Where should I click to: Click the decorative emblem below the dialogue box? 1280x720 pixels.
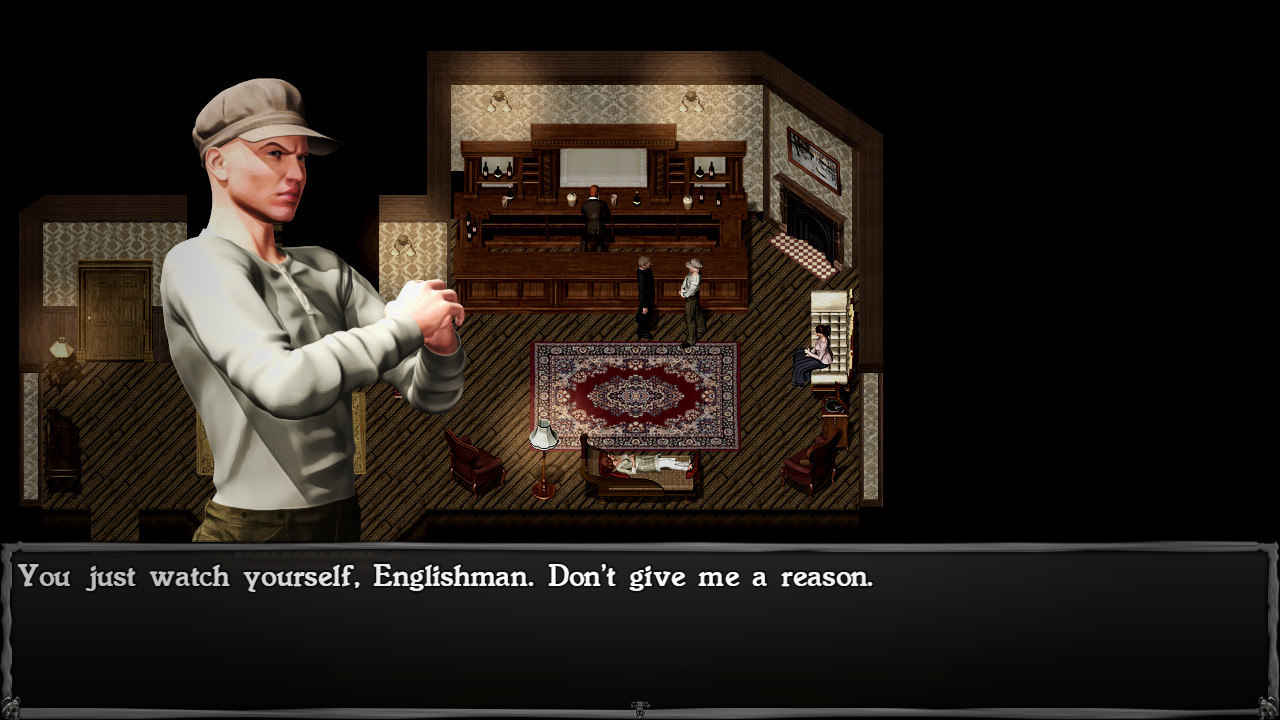pyautogui.click(x=640, y=707)
